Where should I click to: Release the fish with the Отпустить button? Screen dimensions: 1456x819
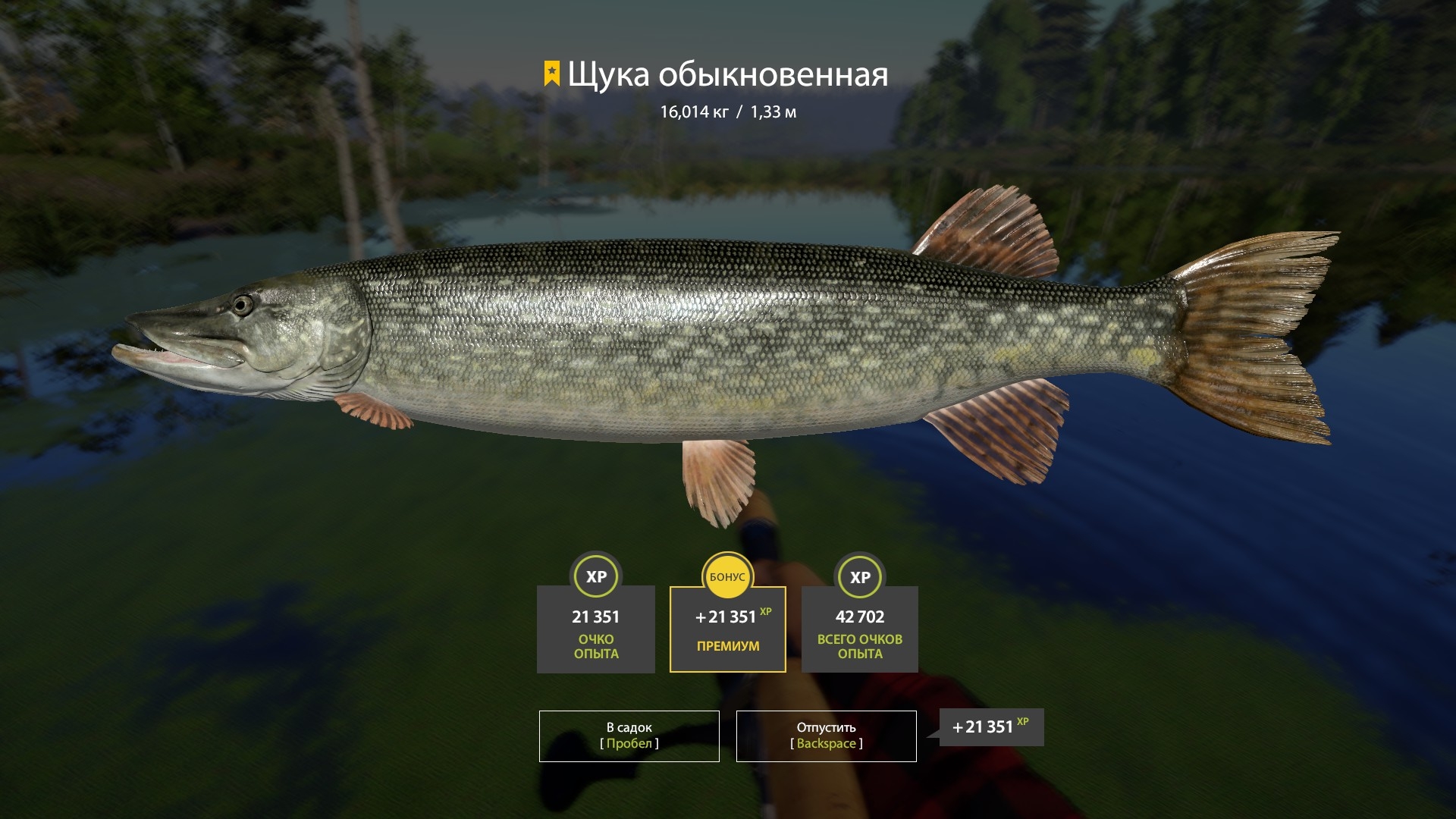click(826, 736)
